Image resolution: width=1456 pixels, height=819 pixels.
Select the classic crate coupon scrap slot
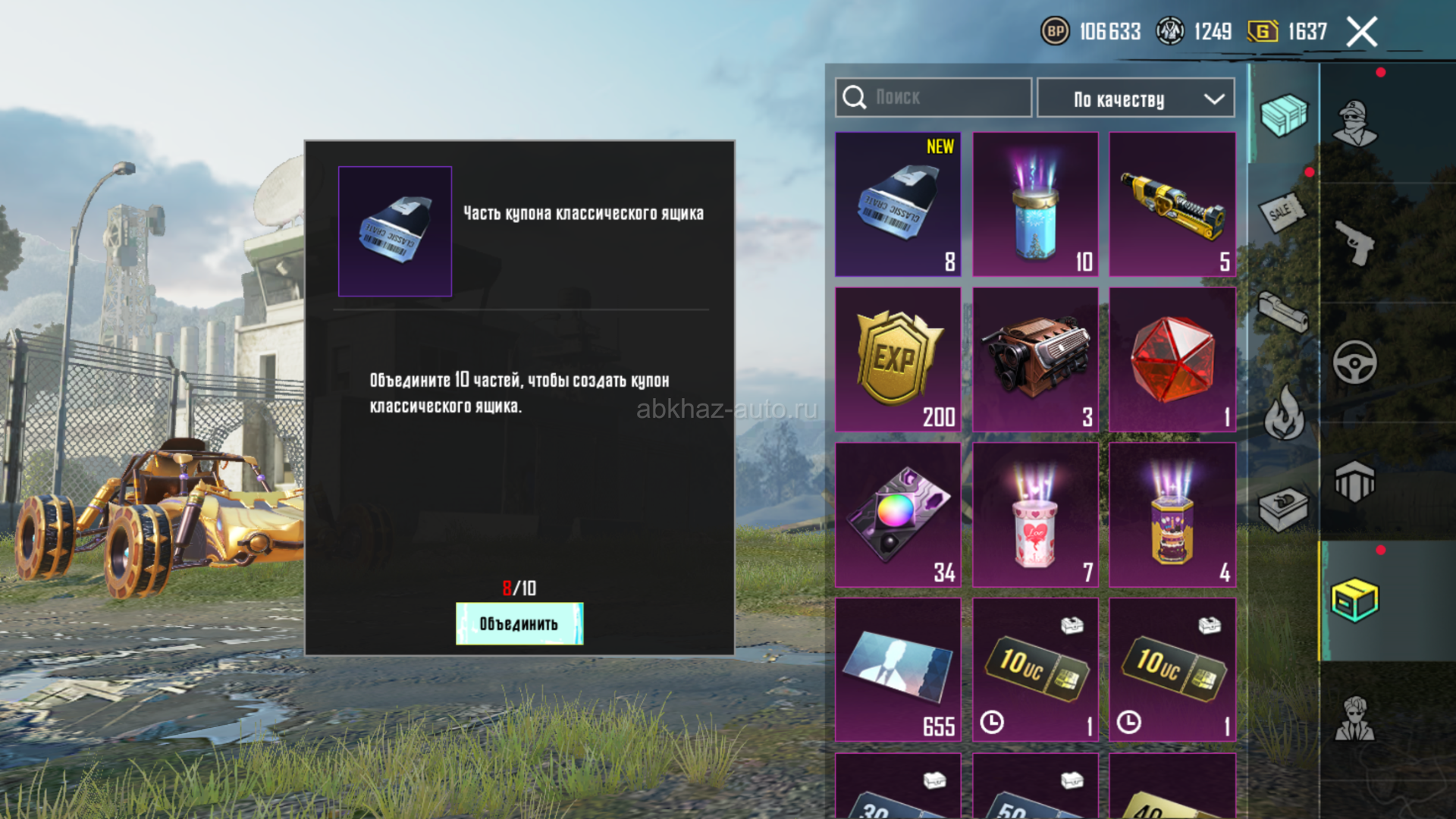[898, 204]
